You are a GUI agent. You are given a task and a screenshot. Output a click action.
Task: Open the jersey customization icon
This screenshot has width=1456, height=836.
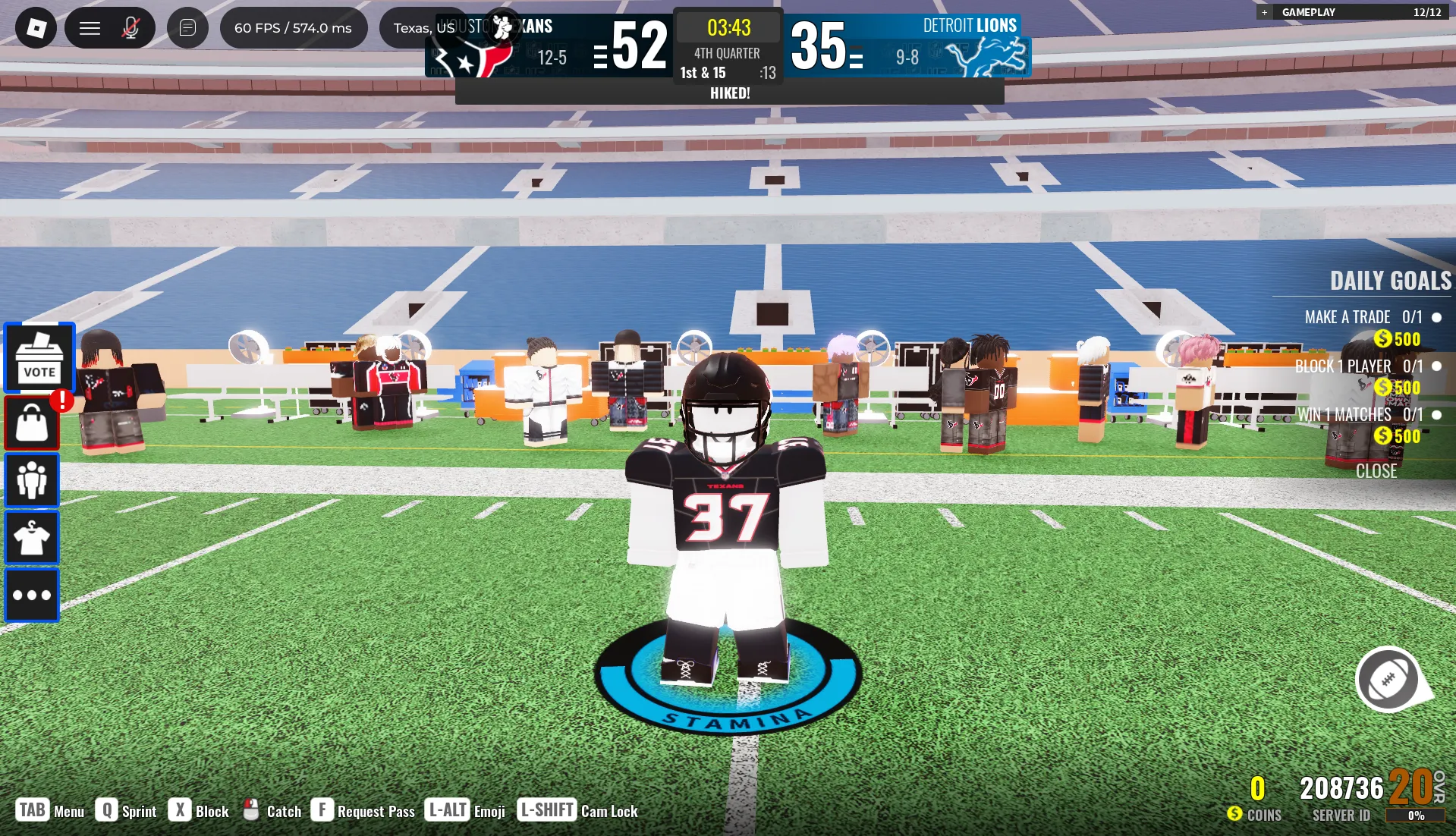pyautogui.click(x=32, y=537)
